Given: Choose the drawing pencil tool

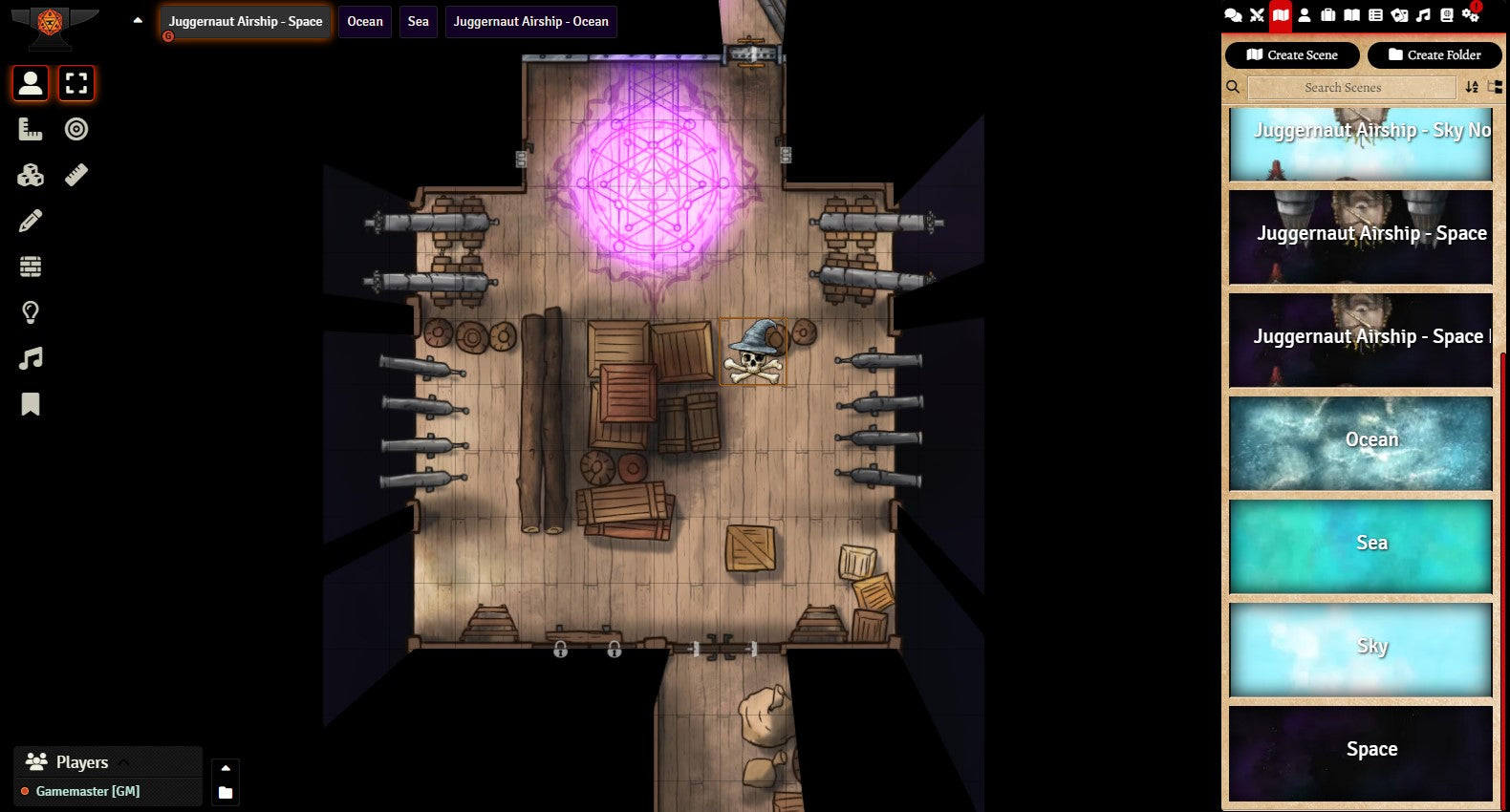Looking at the screenshot, I should (x=31, y=221).
